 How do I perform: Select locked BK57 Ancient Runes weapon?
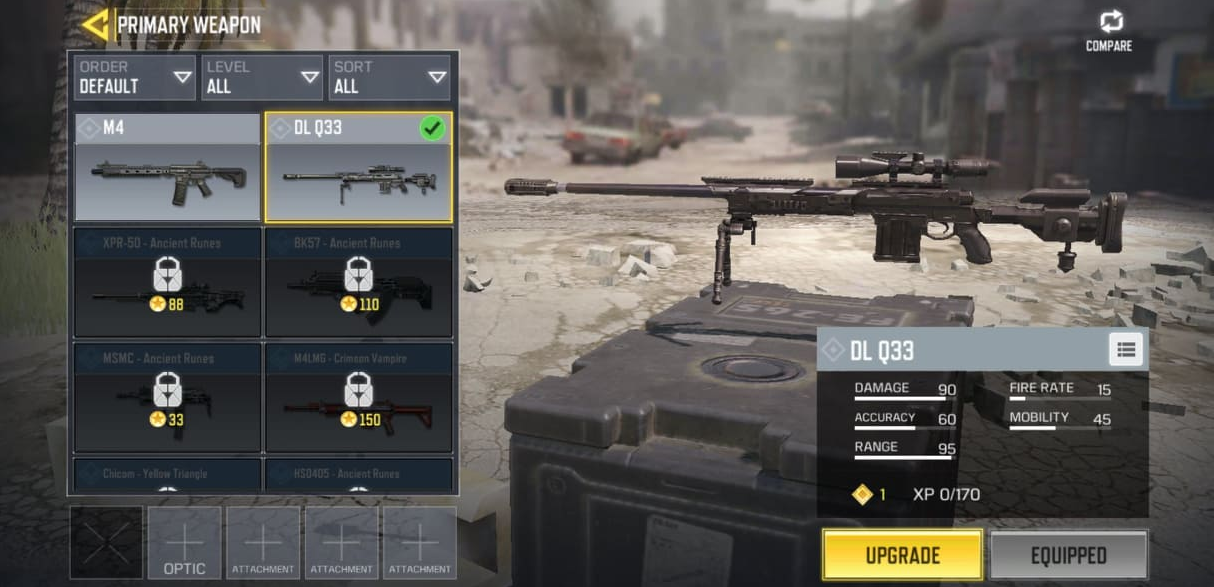pyautogui.click(x=358, y=283)
